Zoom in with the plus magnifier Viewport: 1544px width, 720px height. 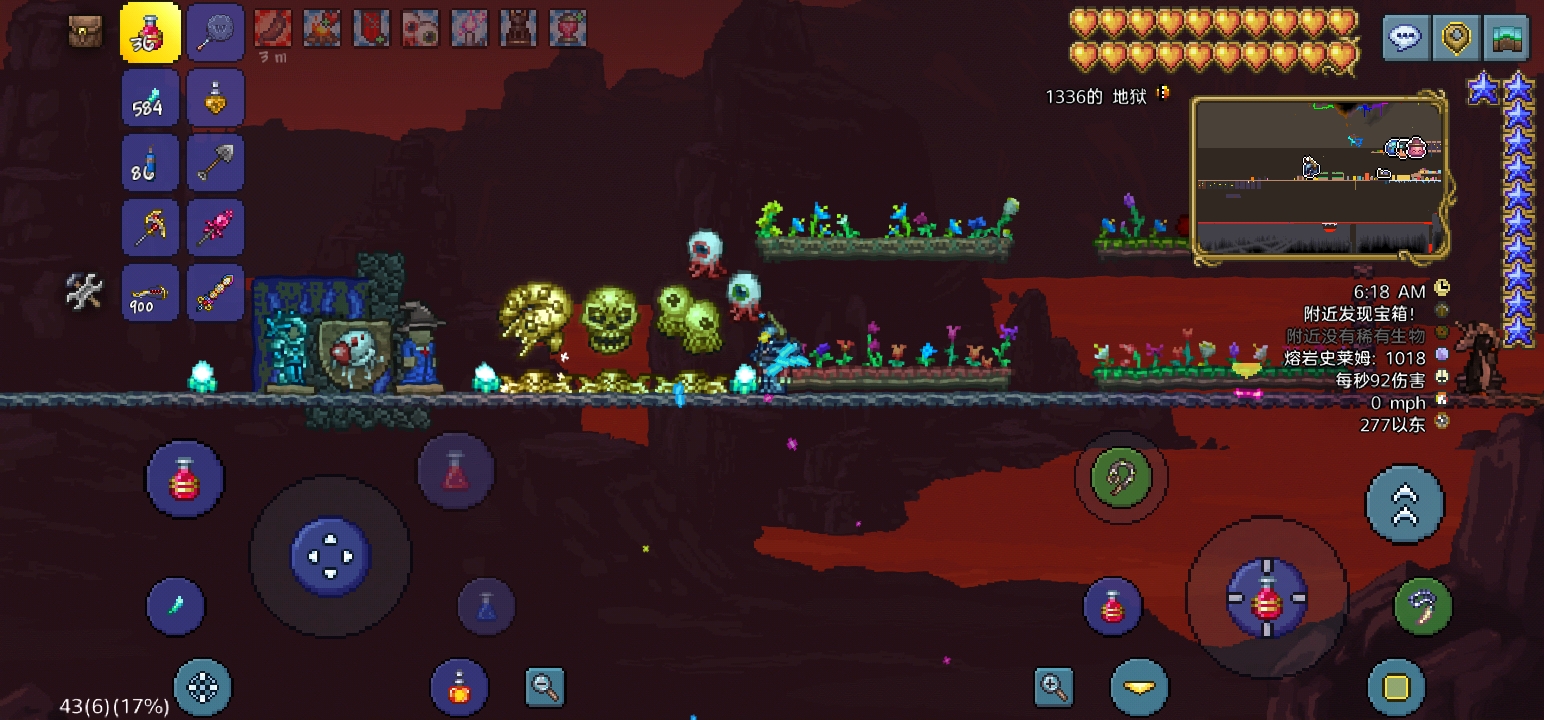[1054, 686]
